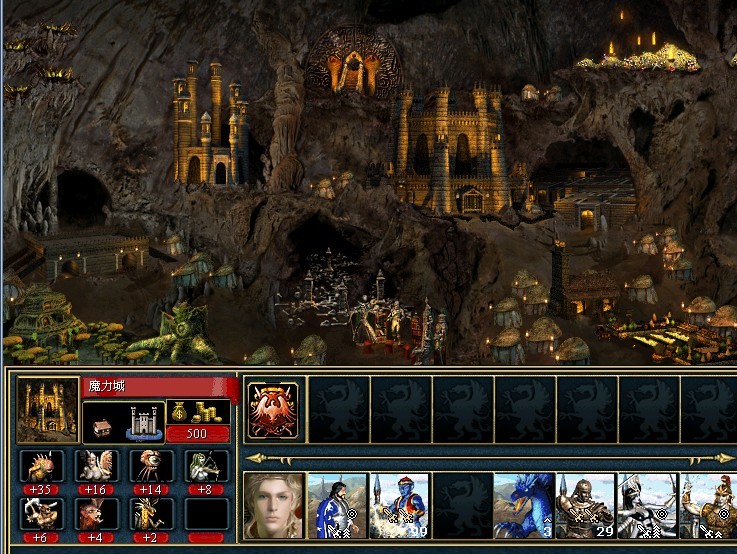
Task: Select the medusa archer growth icon
Action: 206,466
